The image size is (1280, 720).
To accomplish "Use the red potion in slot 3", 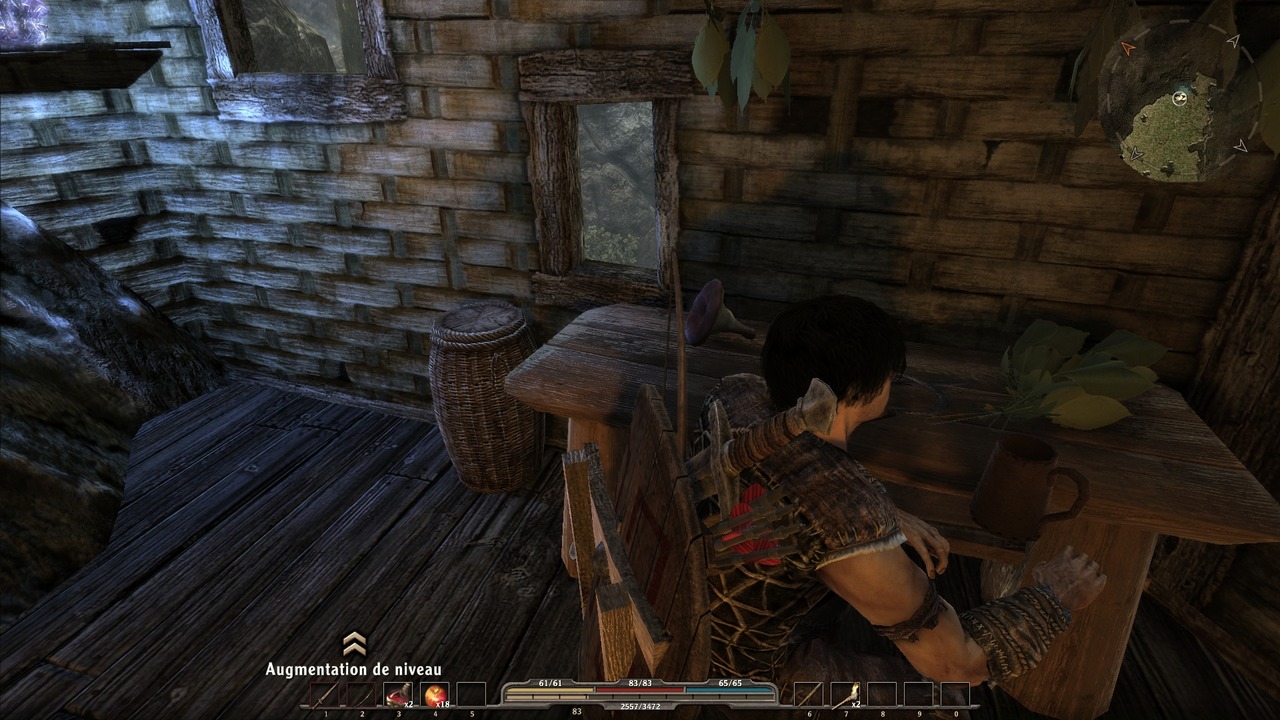I will click(x=398, y=695).
